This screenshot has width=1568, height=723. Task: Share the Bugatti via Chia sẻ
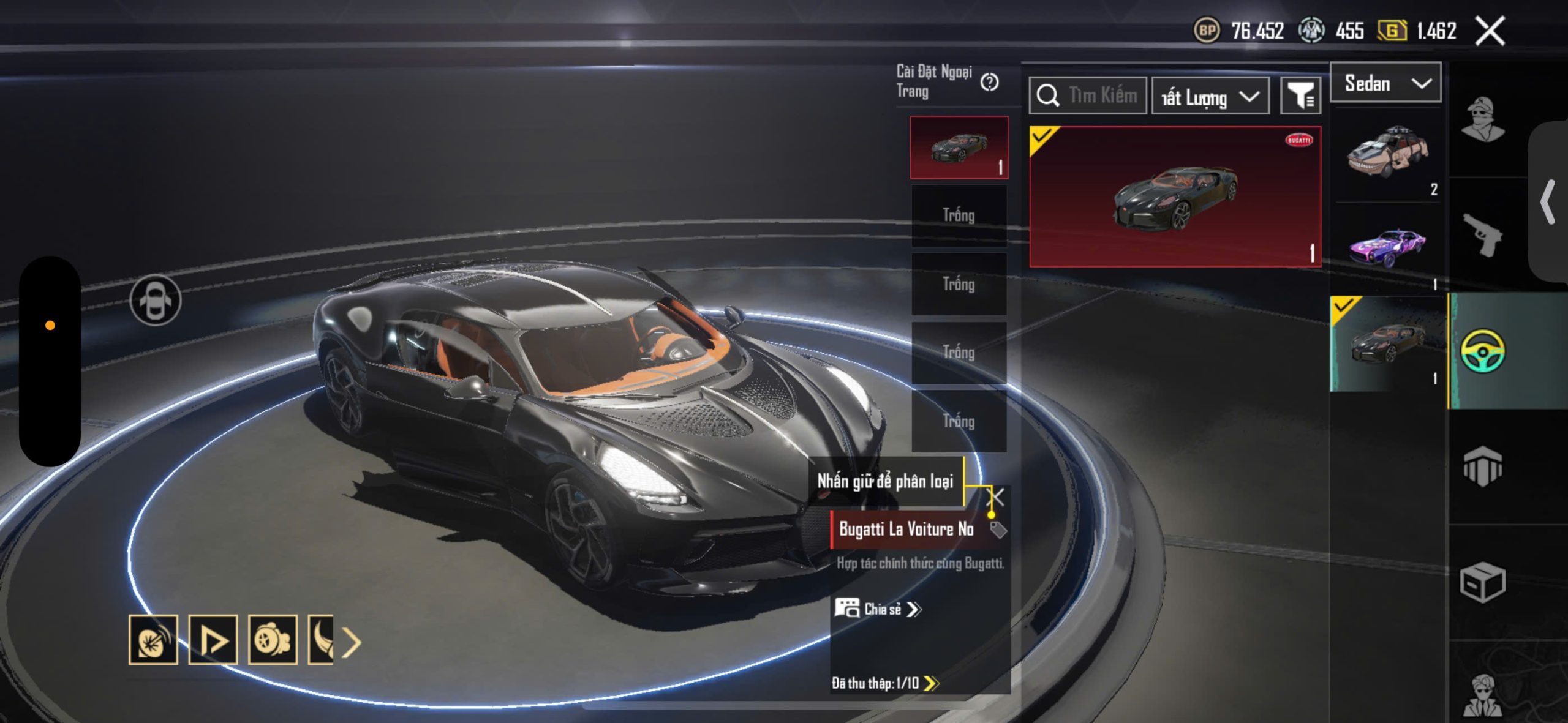pyautogui.click(x=878, y=609)
